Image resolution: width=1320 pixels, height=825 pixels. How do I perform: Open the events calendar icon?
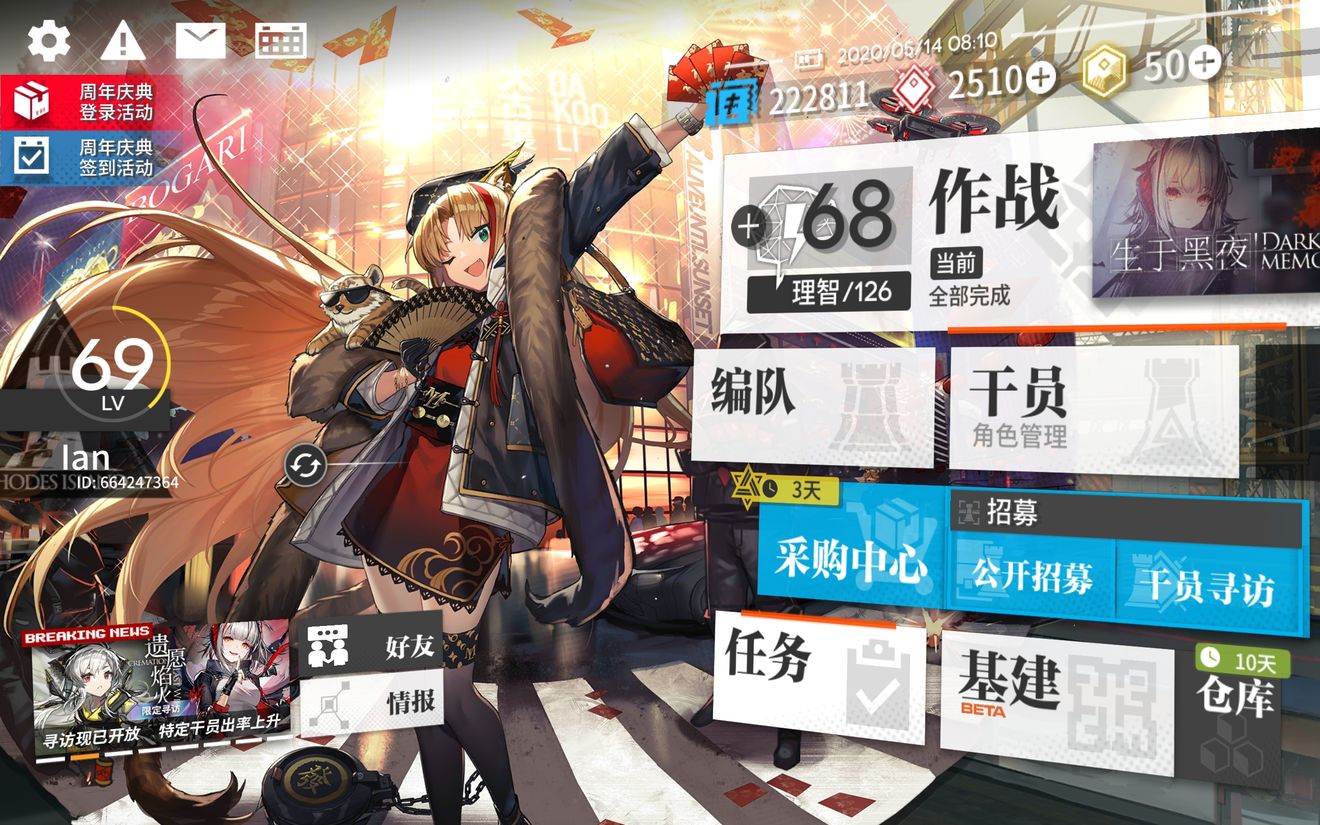(281, 40)
